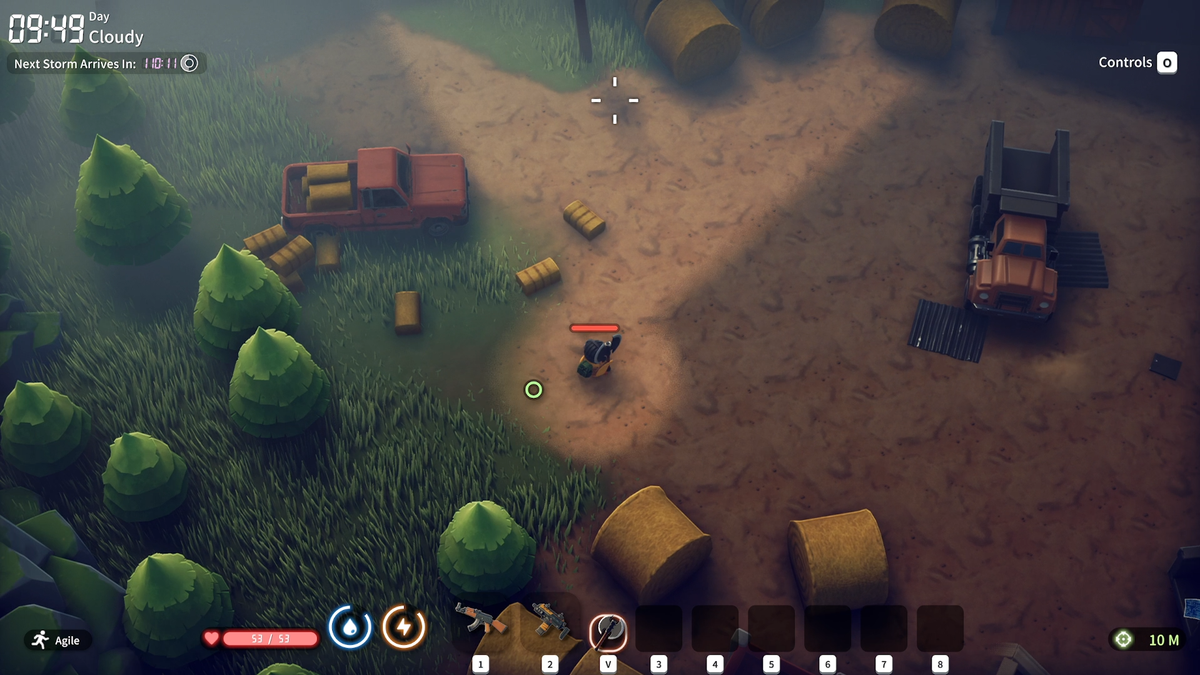Click the storm icon beside the countdown
Screen dimensions: 1200x675
pos(189,63)
